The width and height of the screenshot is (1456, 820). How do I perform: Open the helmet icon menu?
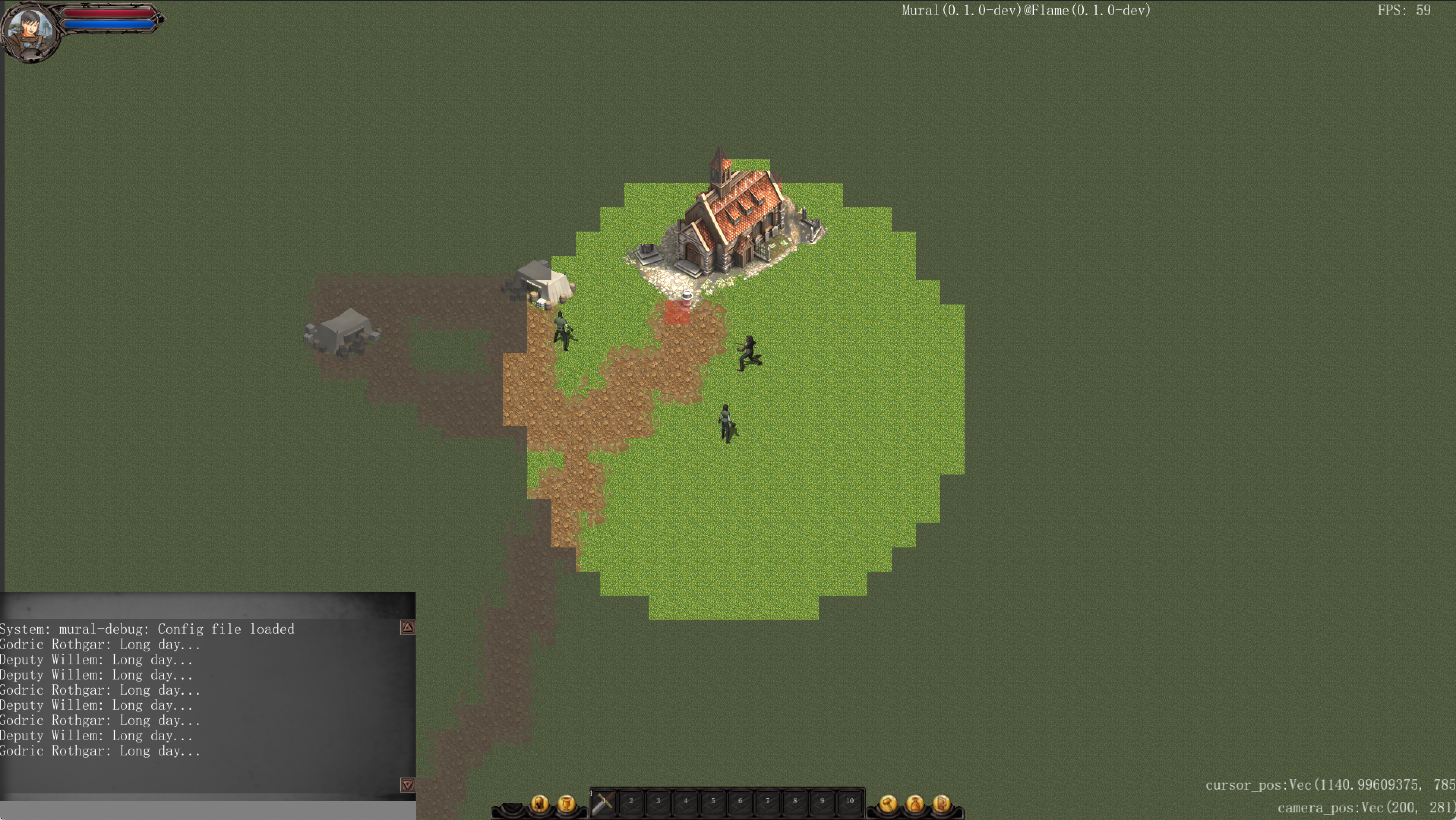tap(539, 803)
